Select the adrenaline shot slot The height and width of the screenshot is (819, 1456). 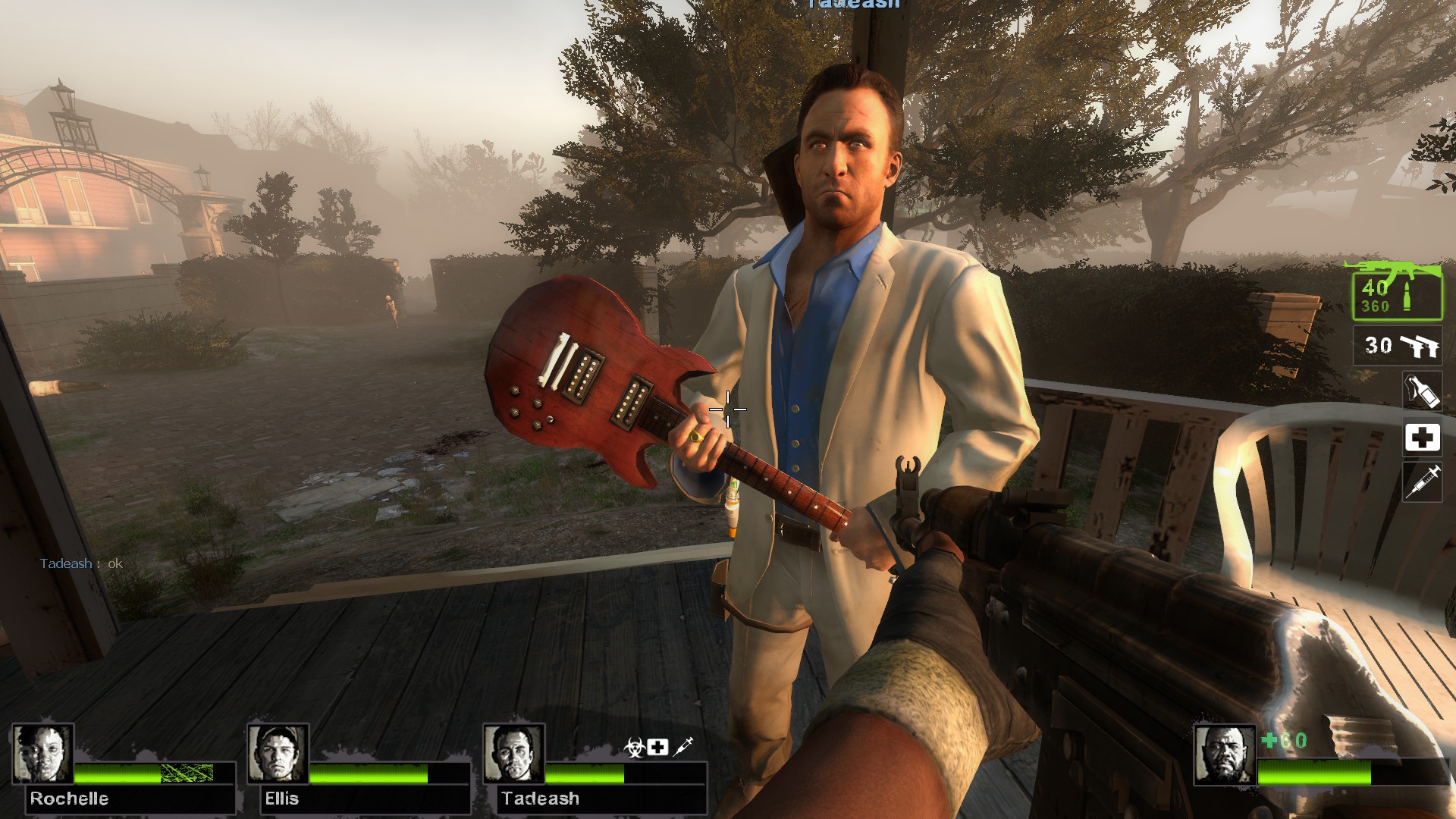[x=1422, y=482]
